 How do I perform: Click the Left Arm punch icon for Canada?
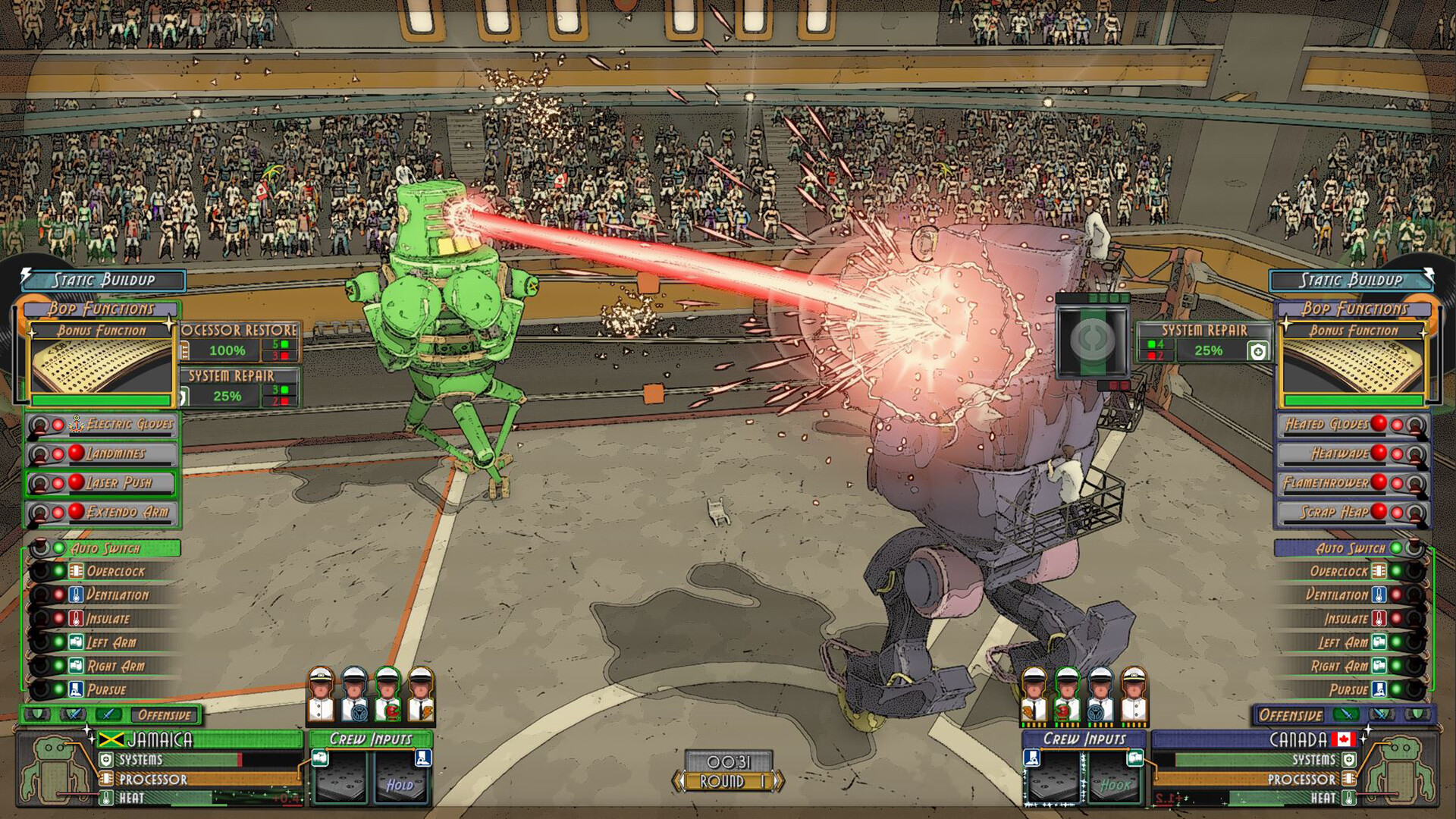click(1379, 642)
